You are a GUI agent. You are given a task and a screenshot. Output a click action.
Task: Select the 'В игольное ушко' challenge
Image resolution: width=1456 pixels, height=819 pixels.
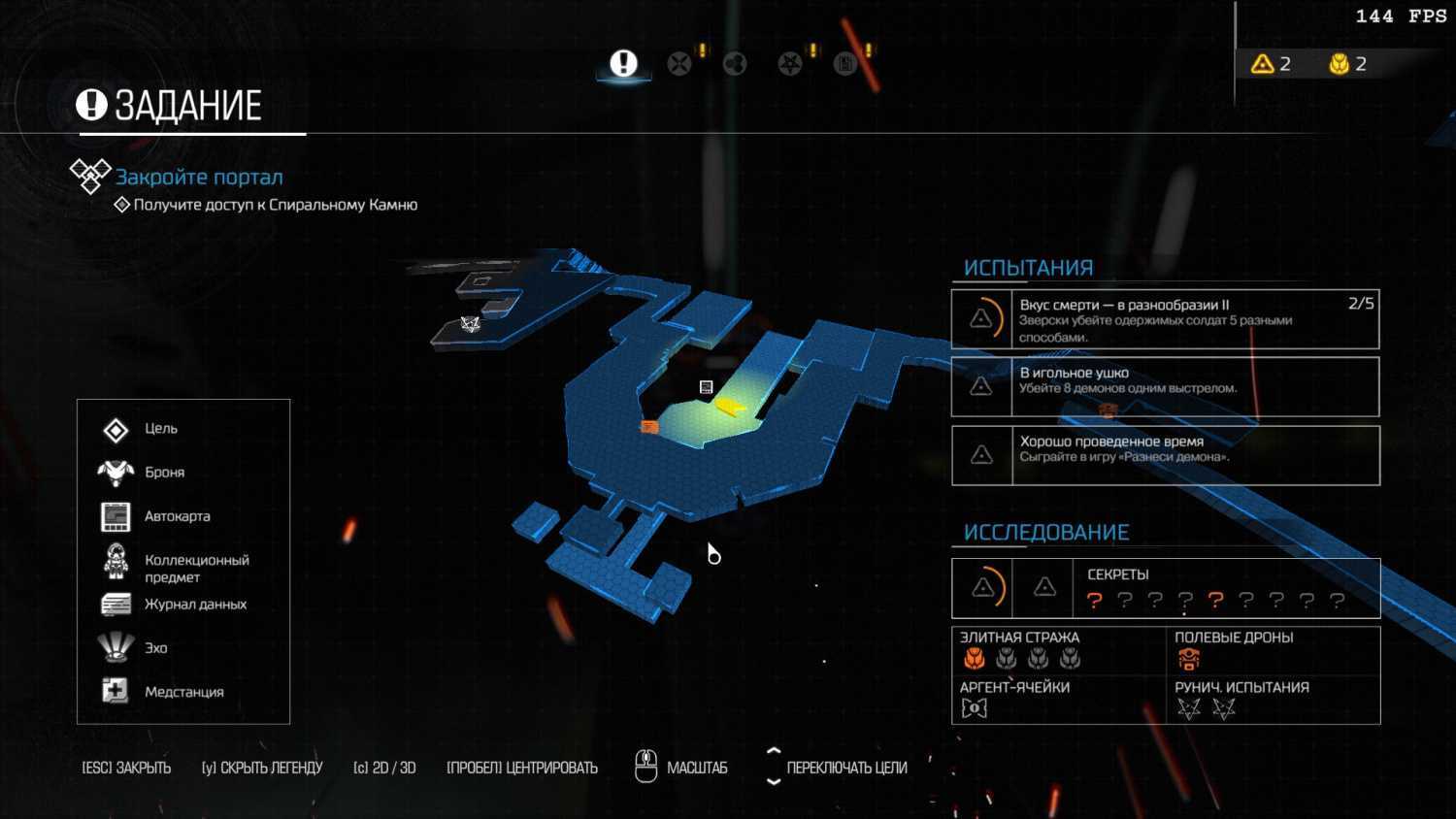tap(1165, 386)
